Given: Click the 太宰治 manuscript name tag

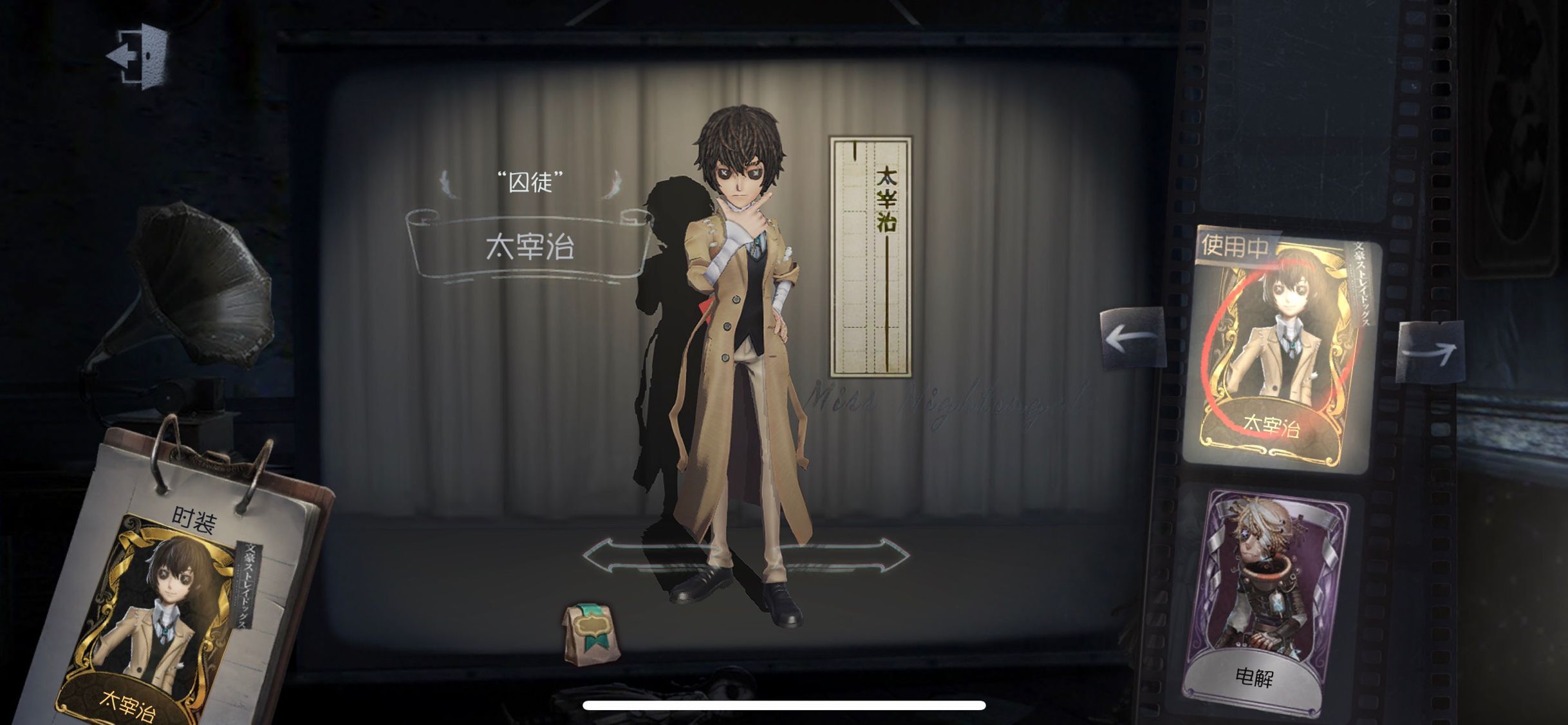Looking at the screenshot, I should pyautogui.click(x=871, y=256).
